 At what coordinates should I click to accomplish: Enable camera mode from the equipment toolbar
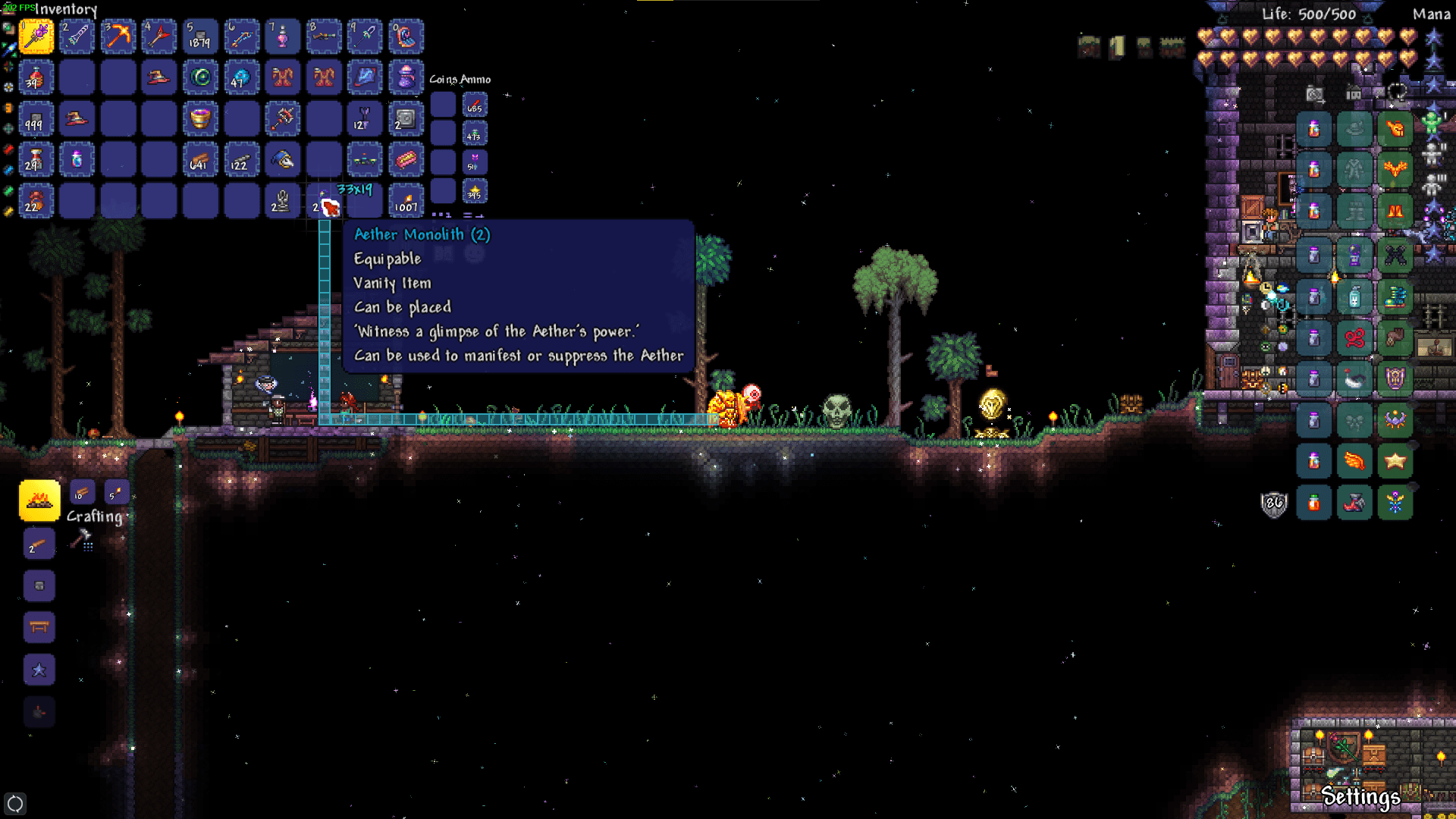pos(1315,94)
